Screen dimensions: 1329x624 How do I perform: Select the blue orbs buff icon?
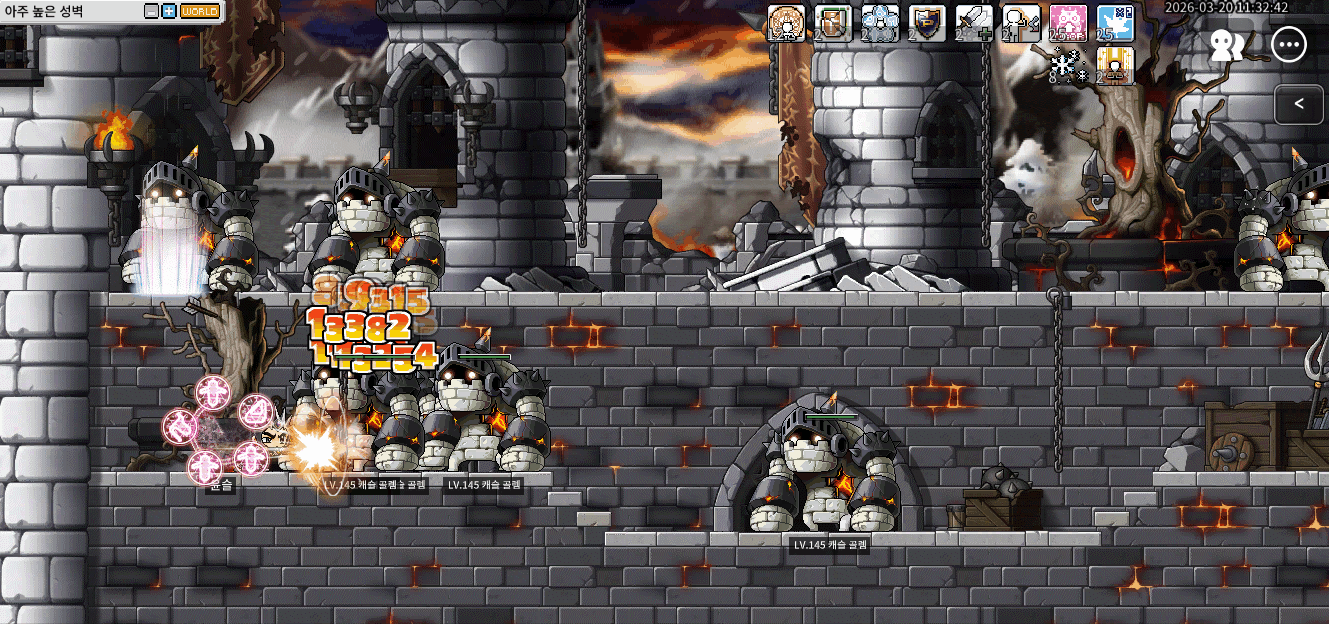pos(880,23)
